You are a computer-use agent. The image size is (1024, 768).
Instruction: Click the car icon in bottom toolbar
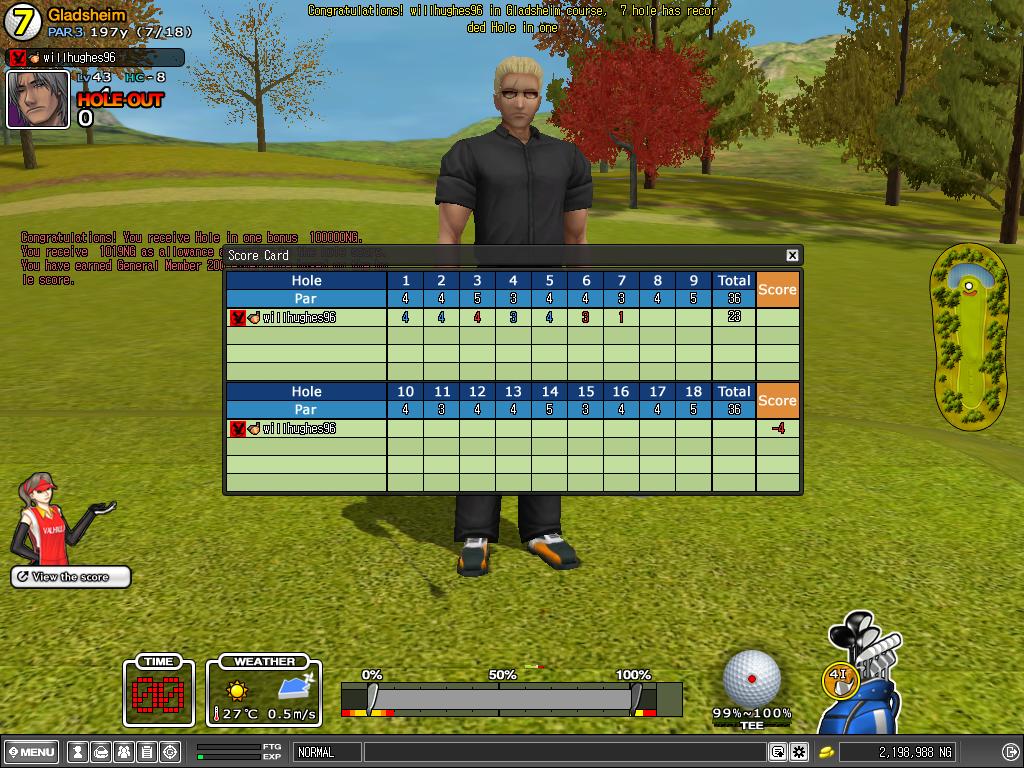coord(100,752)
